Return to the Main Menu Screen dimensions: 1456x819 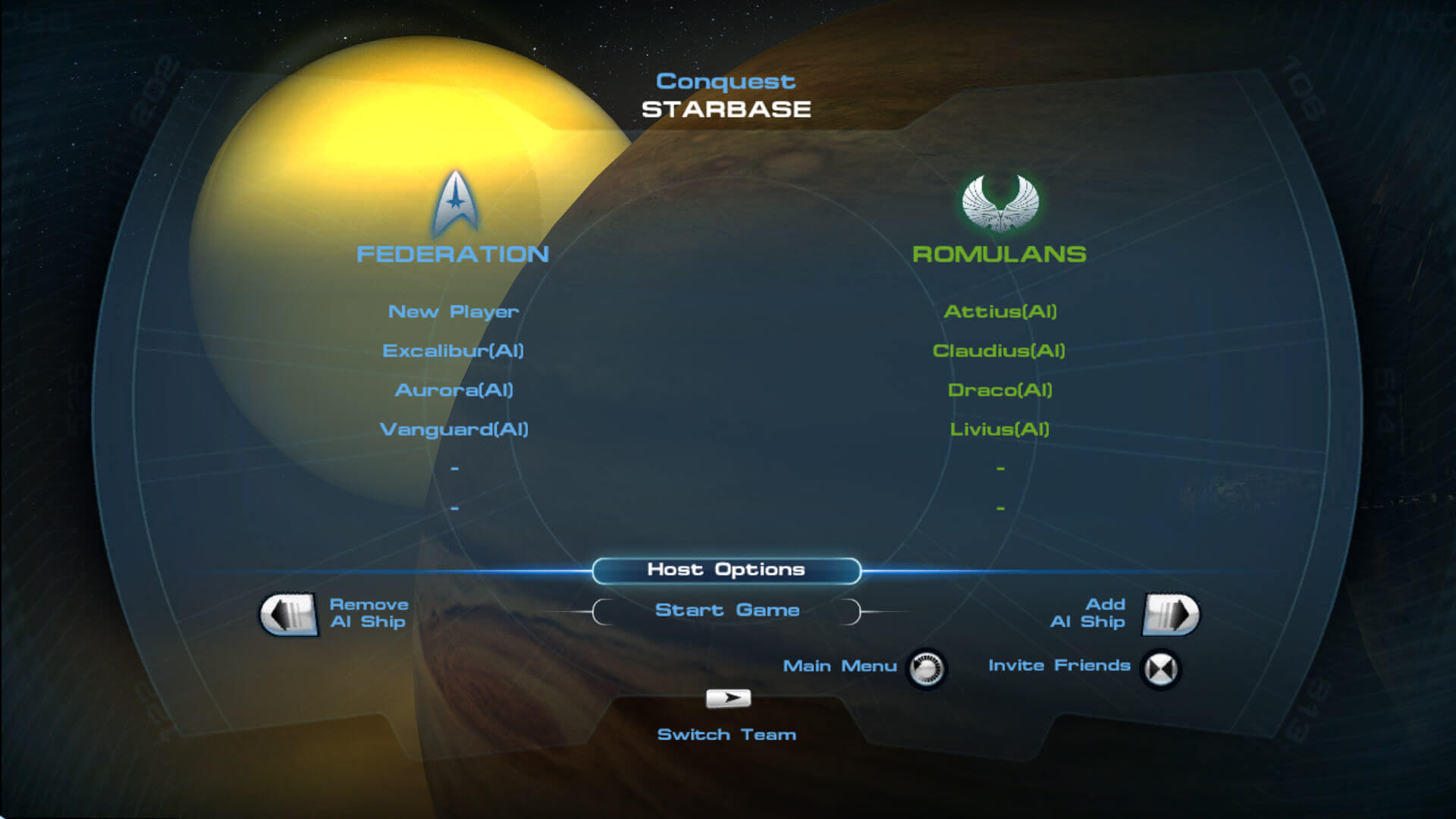tap(926, 669)
